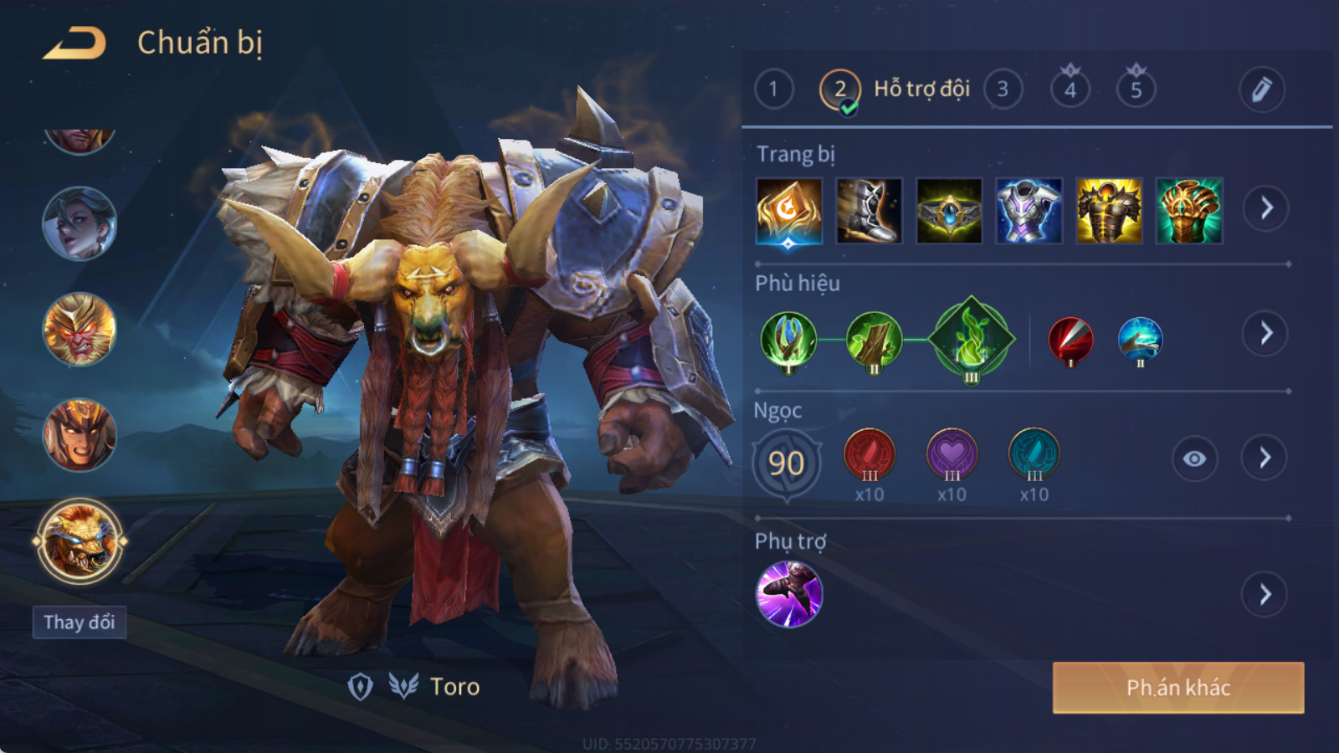This screenshot has height=753, width=1339.
Task: Switch to loadout preset 1
Action: (773, 90)
